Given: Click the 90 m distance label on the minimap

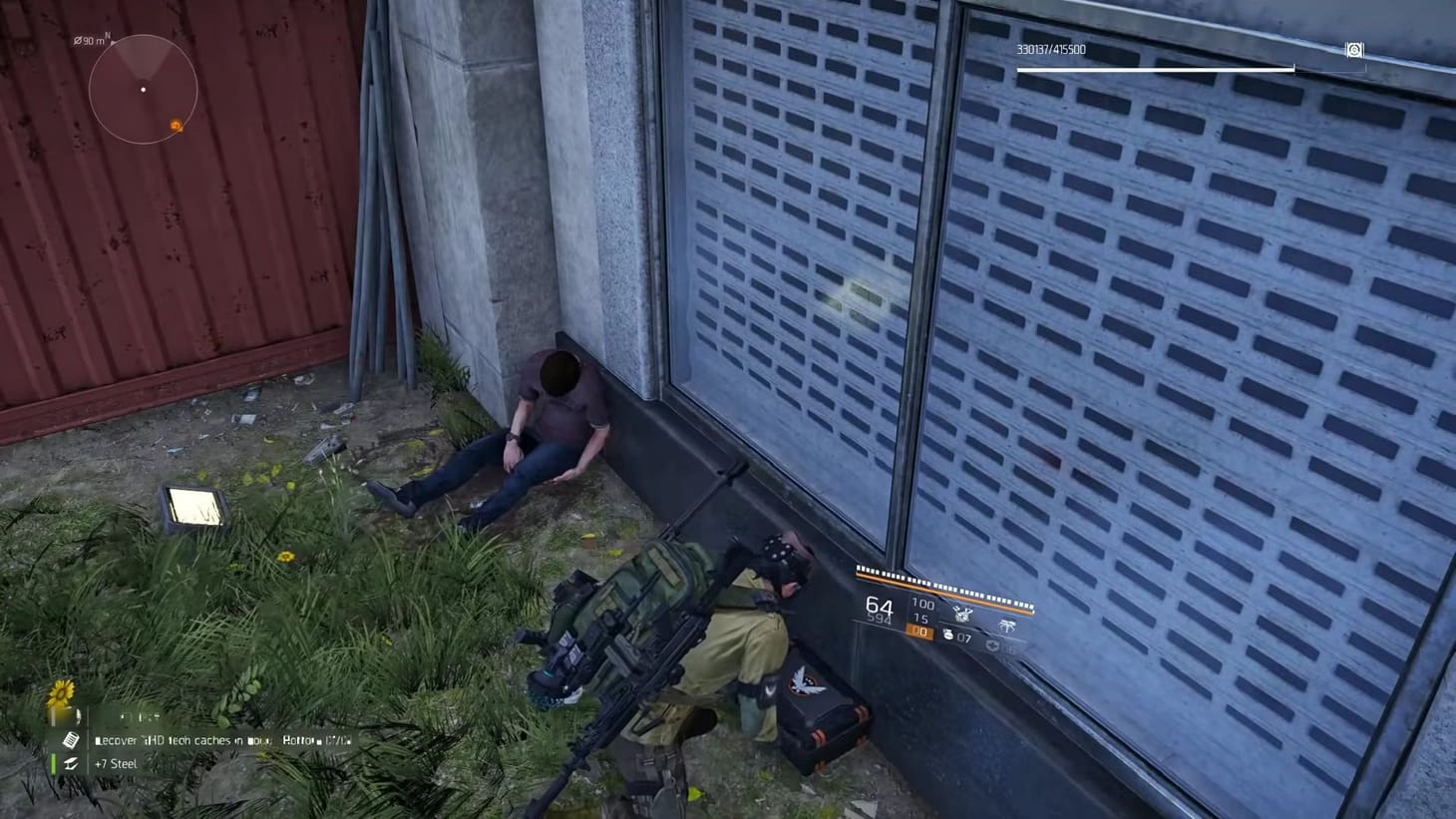Looking at the screenshot, I should (x=88, y=40).
